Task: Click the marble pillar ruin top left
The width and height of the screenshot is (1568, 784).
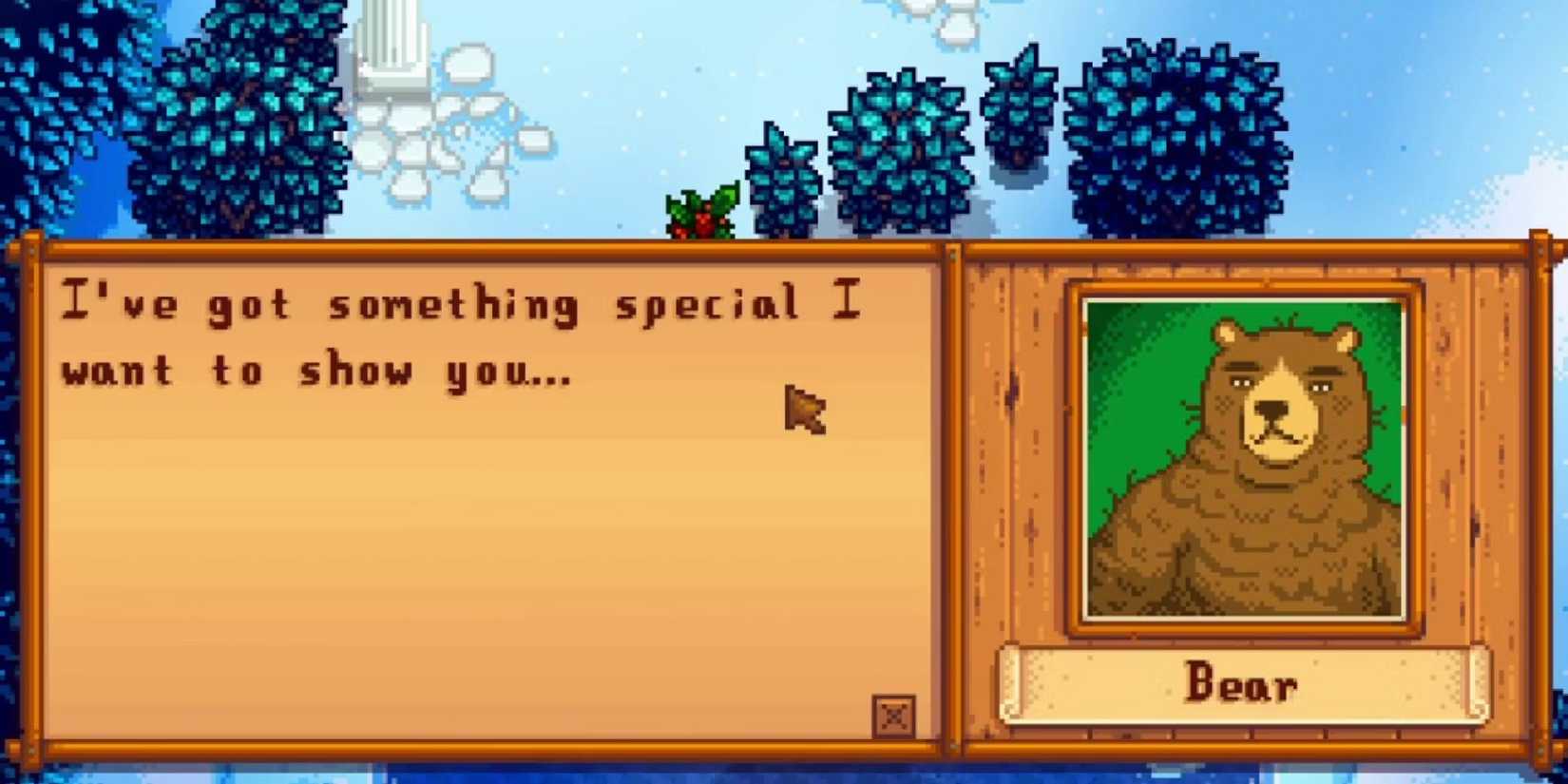Action: coord(390,48)
